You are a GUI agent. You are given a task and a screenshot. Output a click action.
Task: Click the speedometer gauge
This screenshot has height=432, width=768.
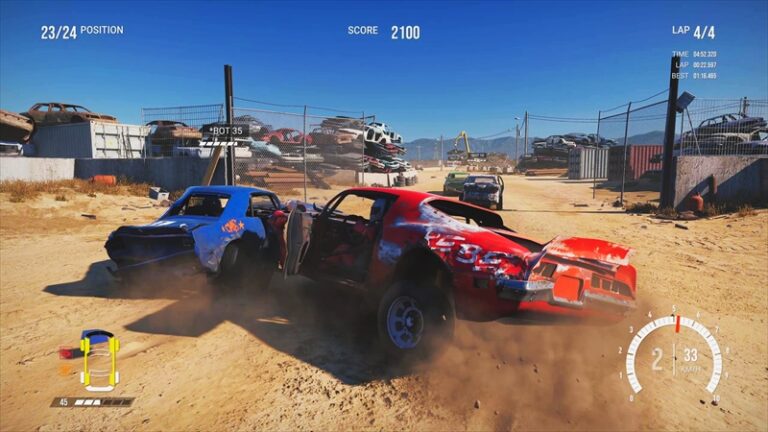pyautogui.click(x=674, y=357)
